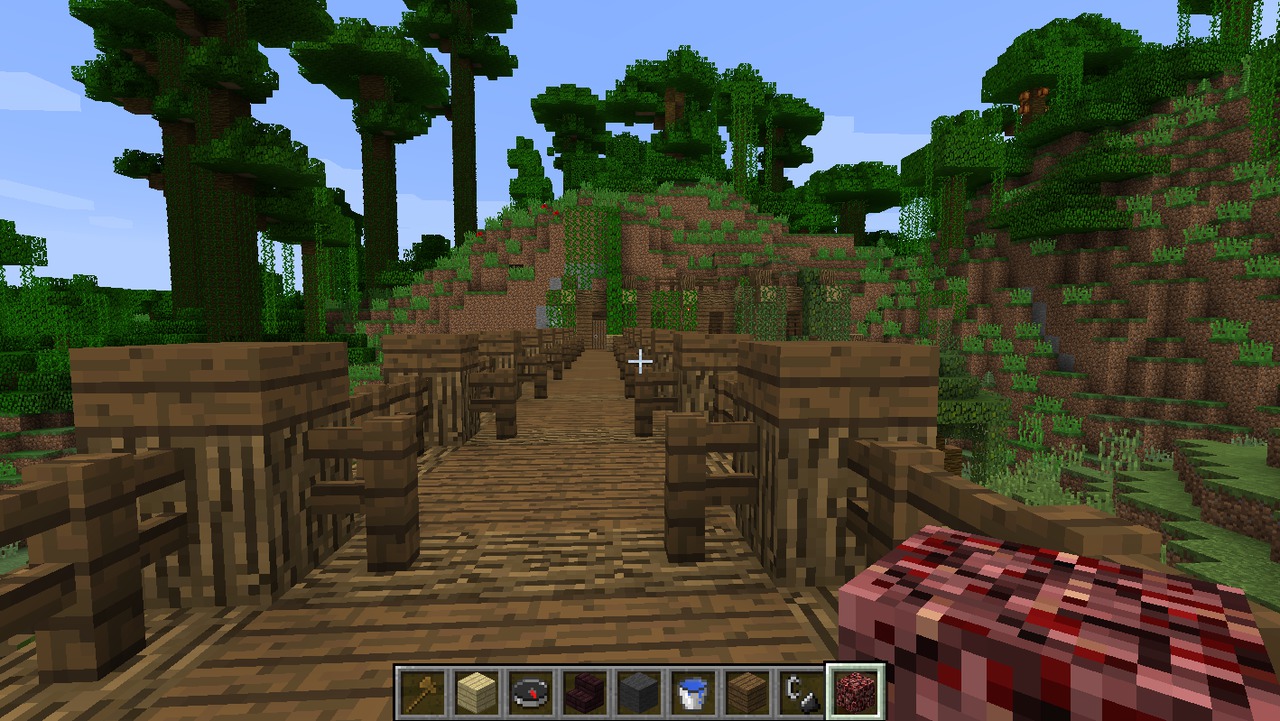Select the flint and steel slot
The height and width of the screenshot is (721, 1280).
click(x=801, y=692)
